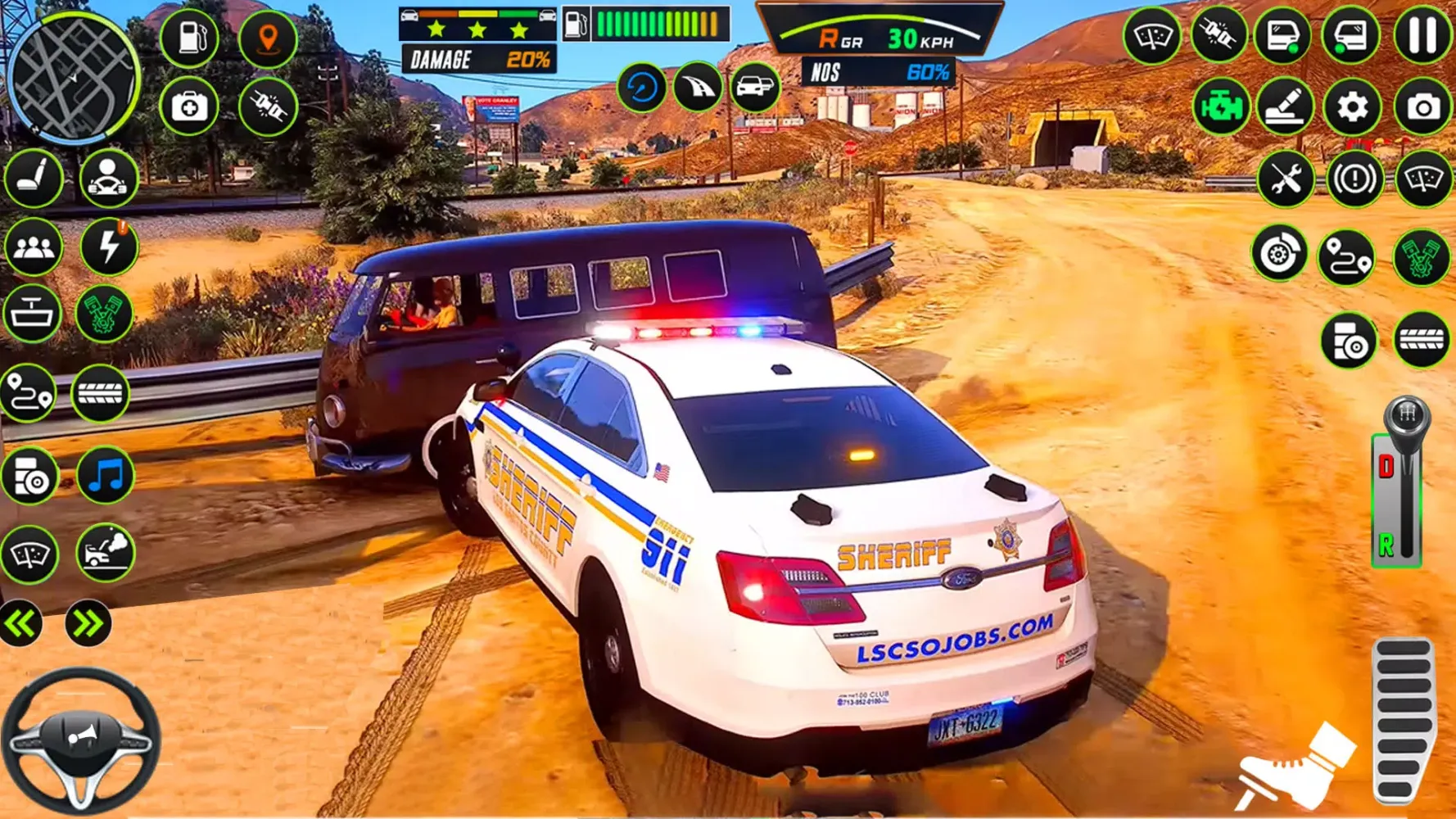This screenshot has width=1456, height=819.
Task: Play music with the blue note icon
Action: [106, 476]
